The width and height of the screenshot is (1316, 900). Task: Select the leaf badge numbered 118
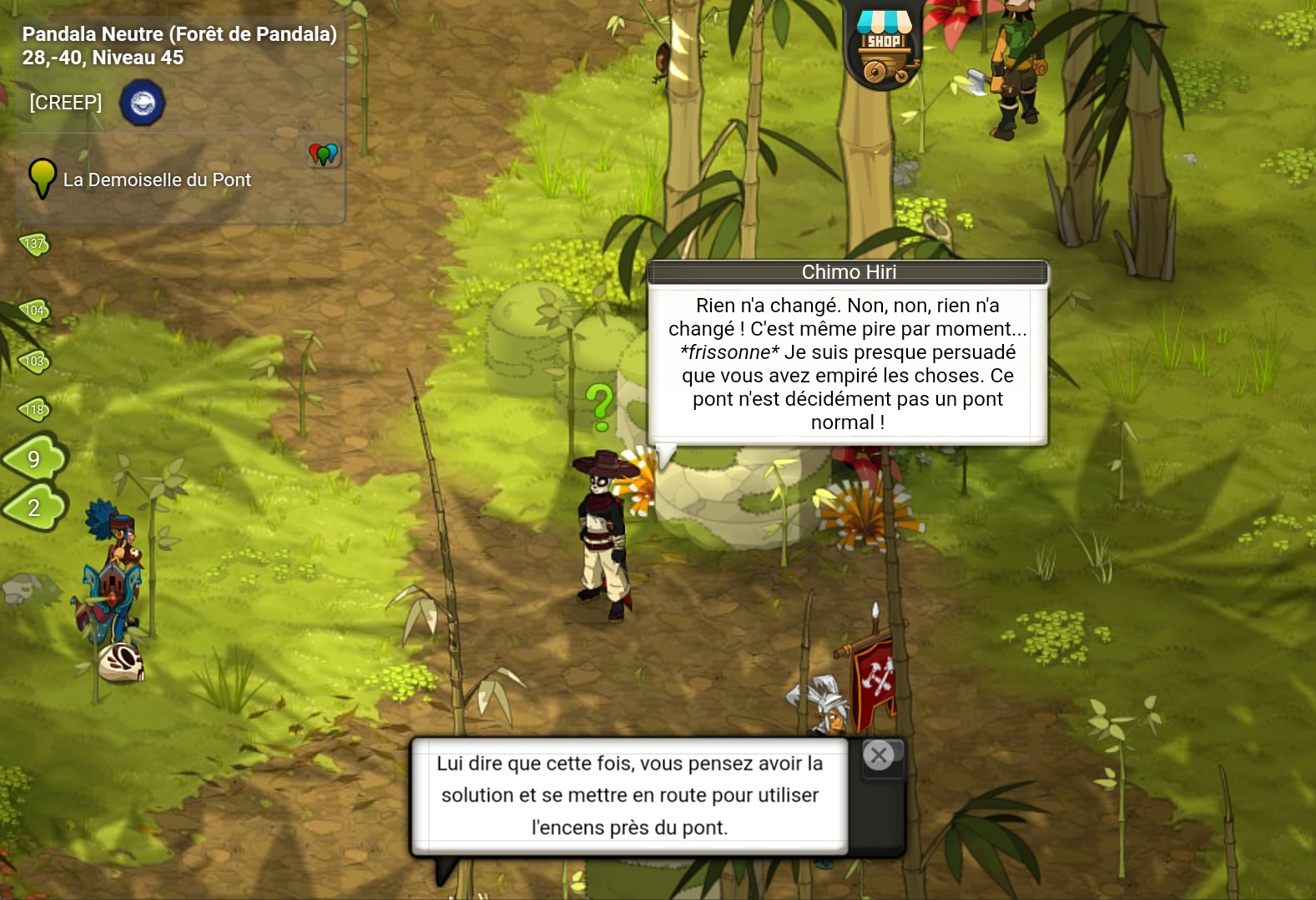point(35,409)
